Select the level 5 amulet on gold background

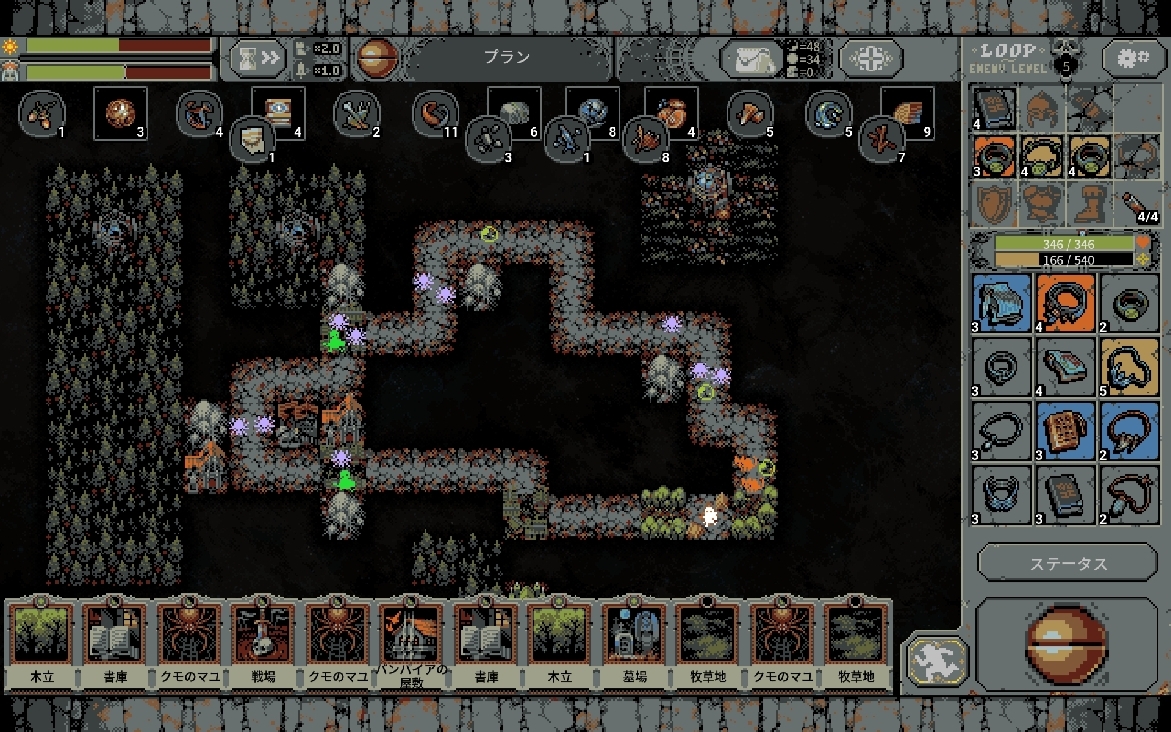(1130, 367)
